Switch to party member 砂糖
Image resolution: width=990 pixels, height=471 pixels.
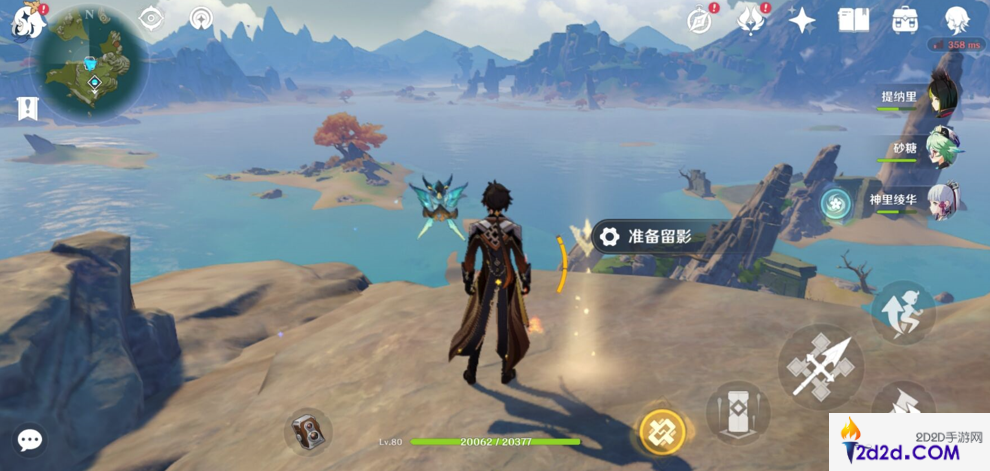click(941, 149)
